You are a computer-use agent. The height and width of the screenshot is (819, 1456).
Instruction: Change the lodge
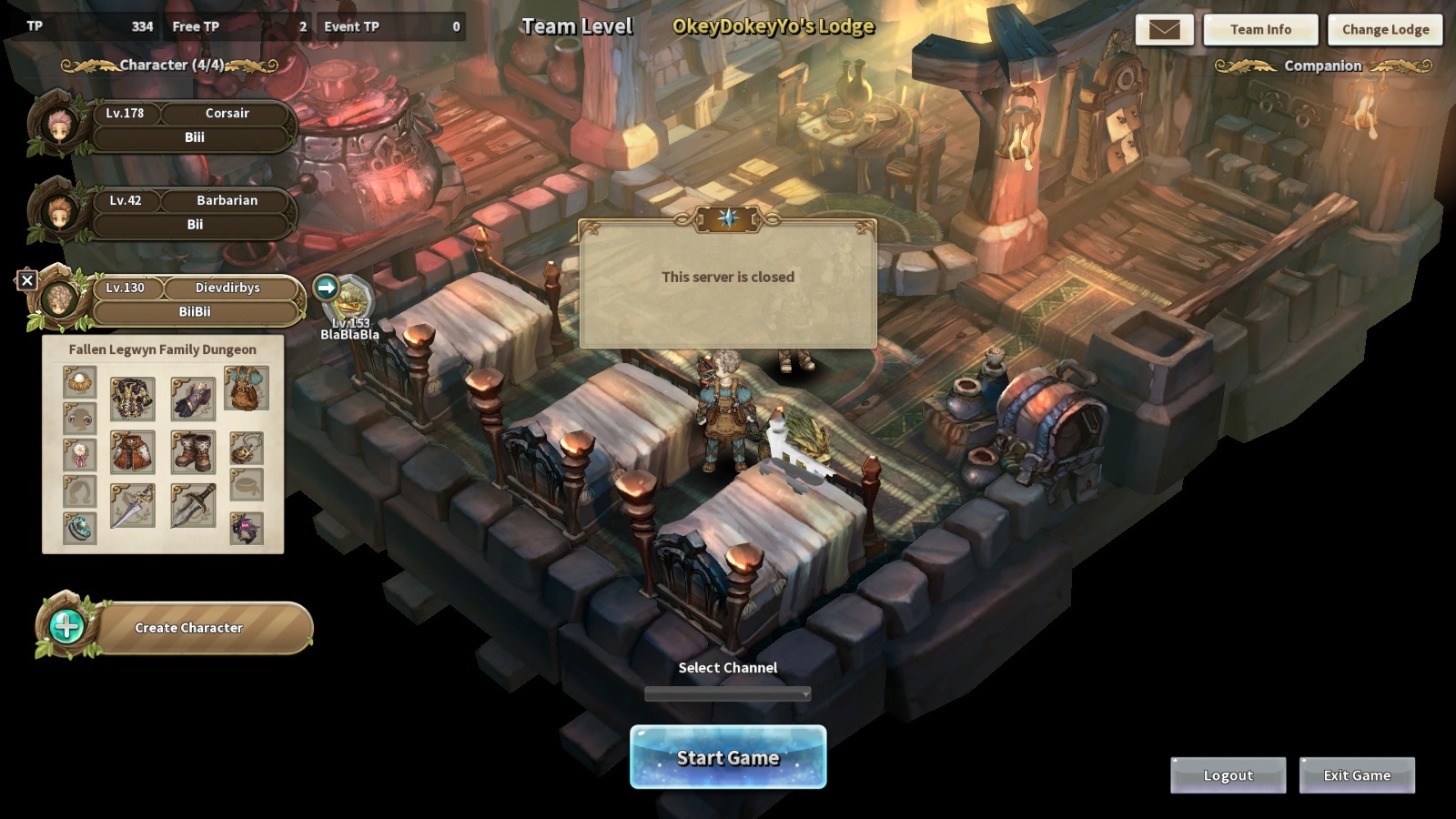(1385, 30)
